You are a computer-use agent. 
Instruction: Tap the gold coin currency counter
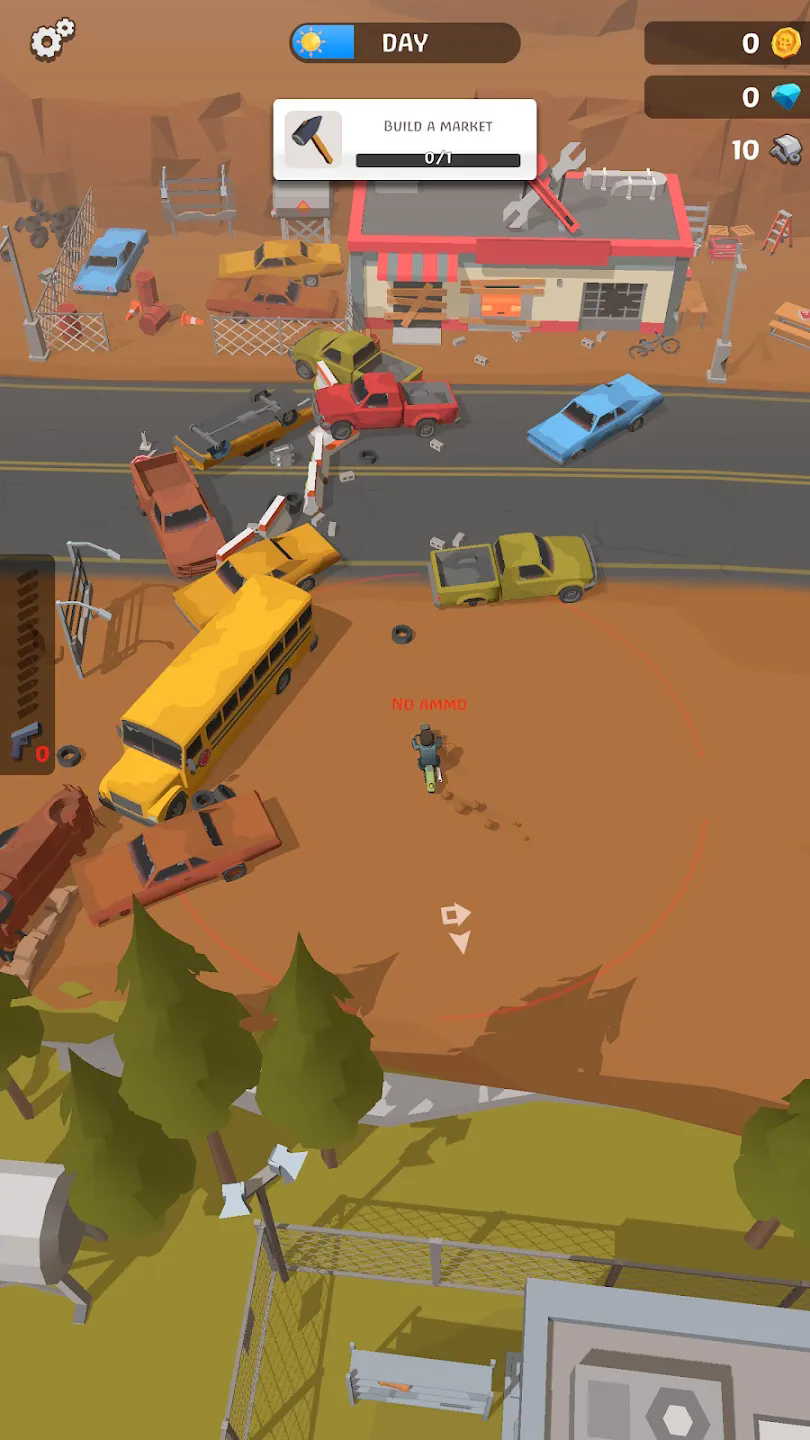coord(726,43)
